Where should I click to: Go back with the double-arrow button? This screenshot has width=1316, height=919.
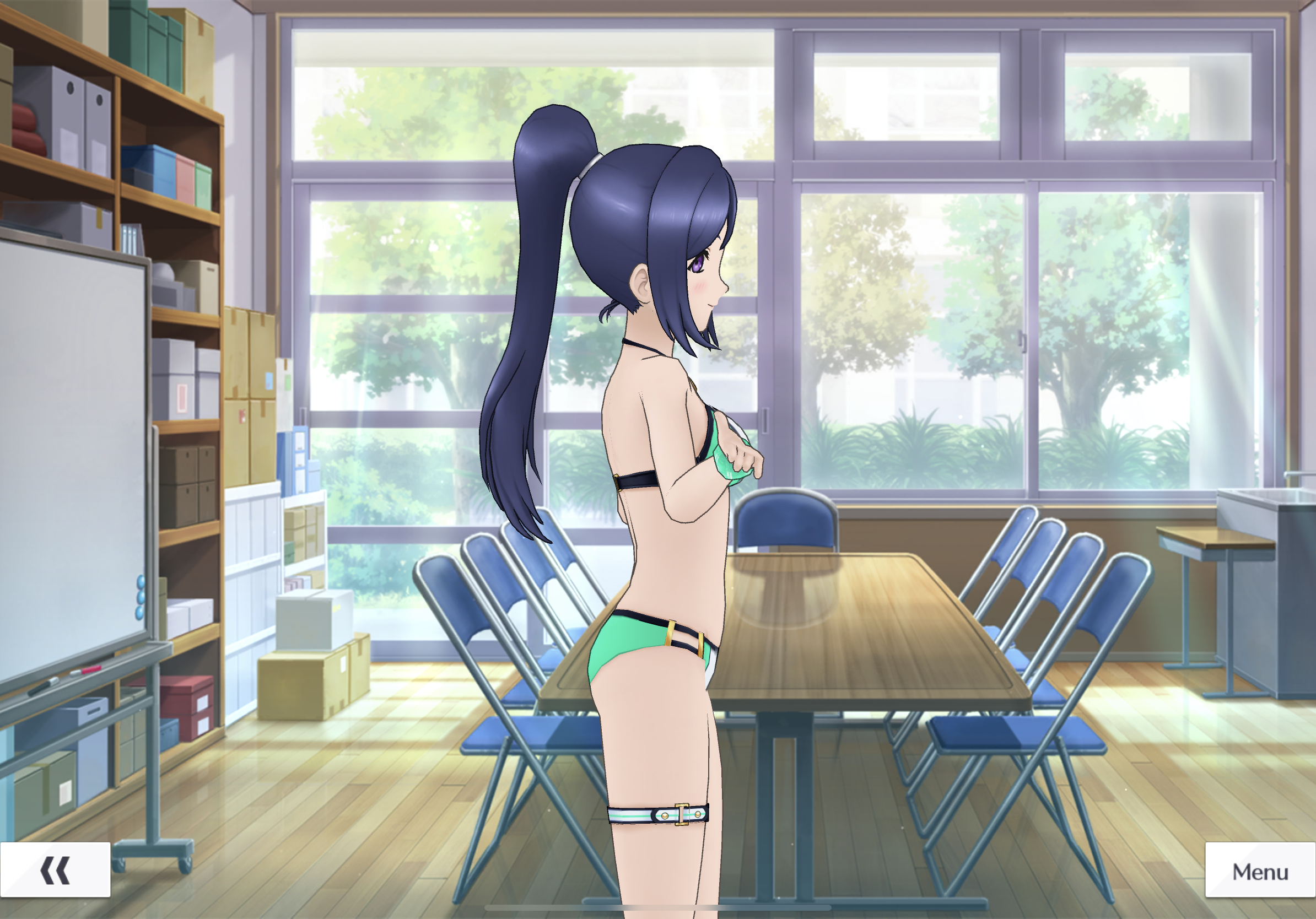pos(55,871)
